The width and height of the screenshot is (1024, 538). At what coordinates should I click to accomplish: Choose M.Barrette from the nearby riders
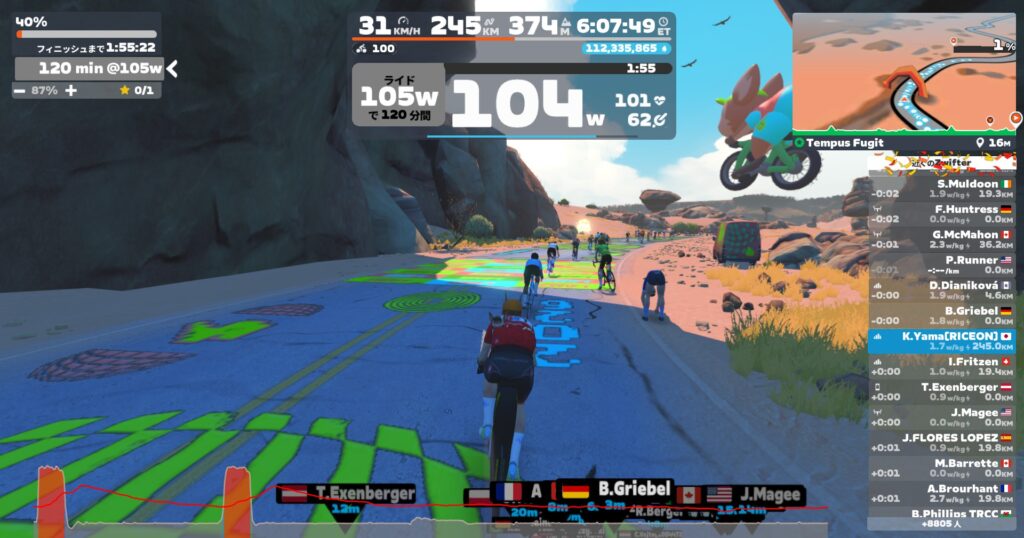(941, 468)
